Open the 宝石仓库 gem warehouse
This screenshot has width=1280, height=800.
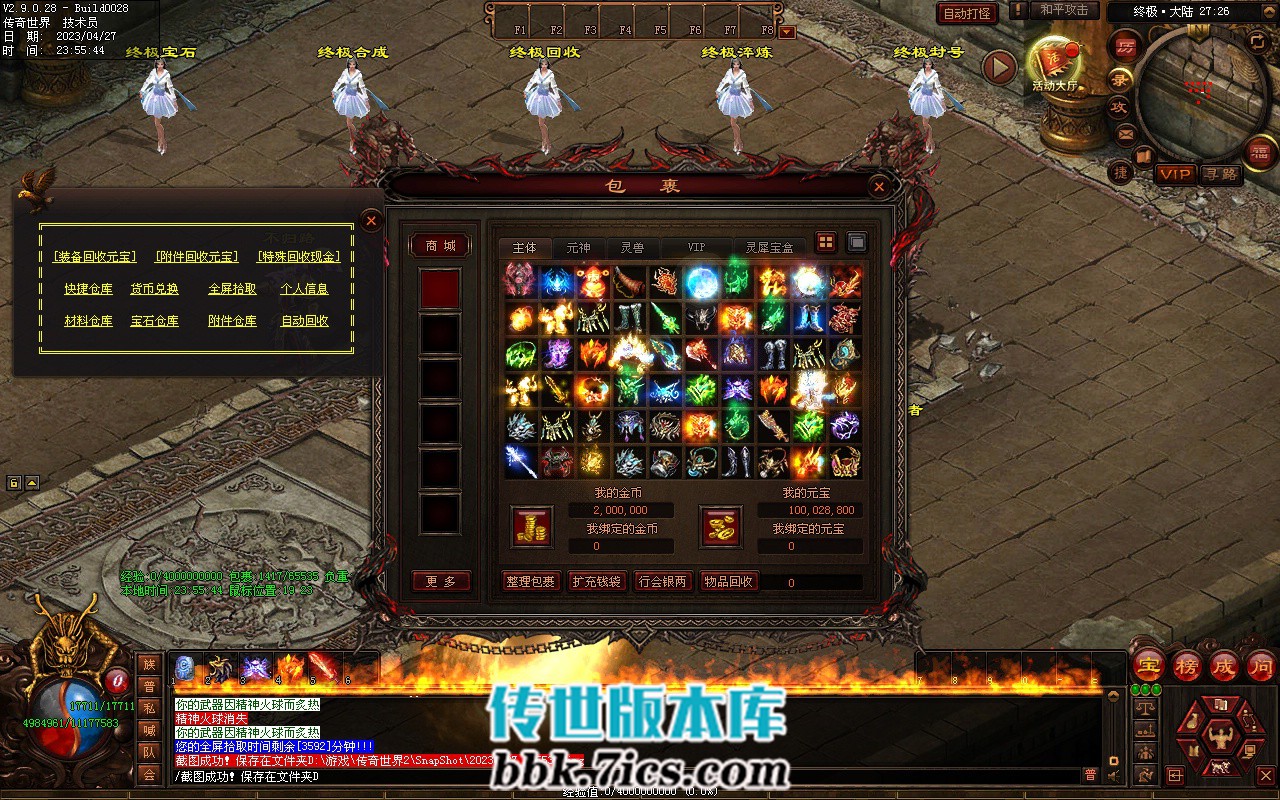[x=154, y=321]
